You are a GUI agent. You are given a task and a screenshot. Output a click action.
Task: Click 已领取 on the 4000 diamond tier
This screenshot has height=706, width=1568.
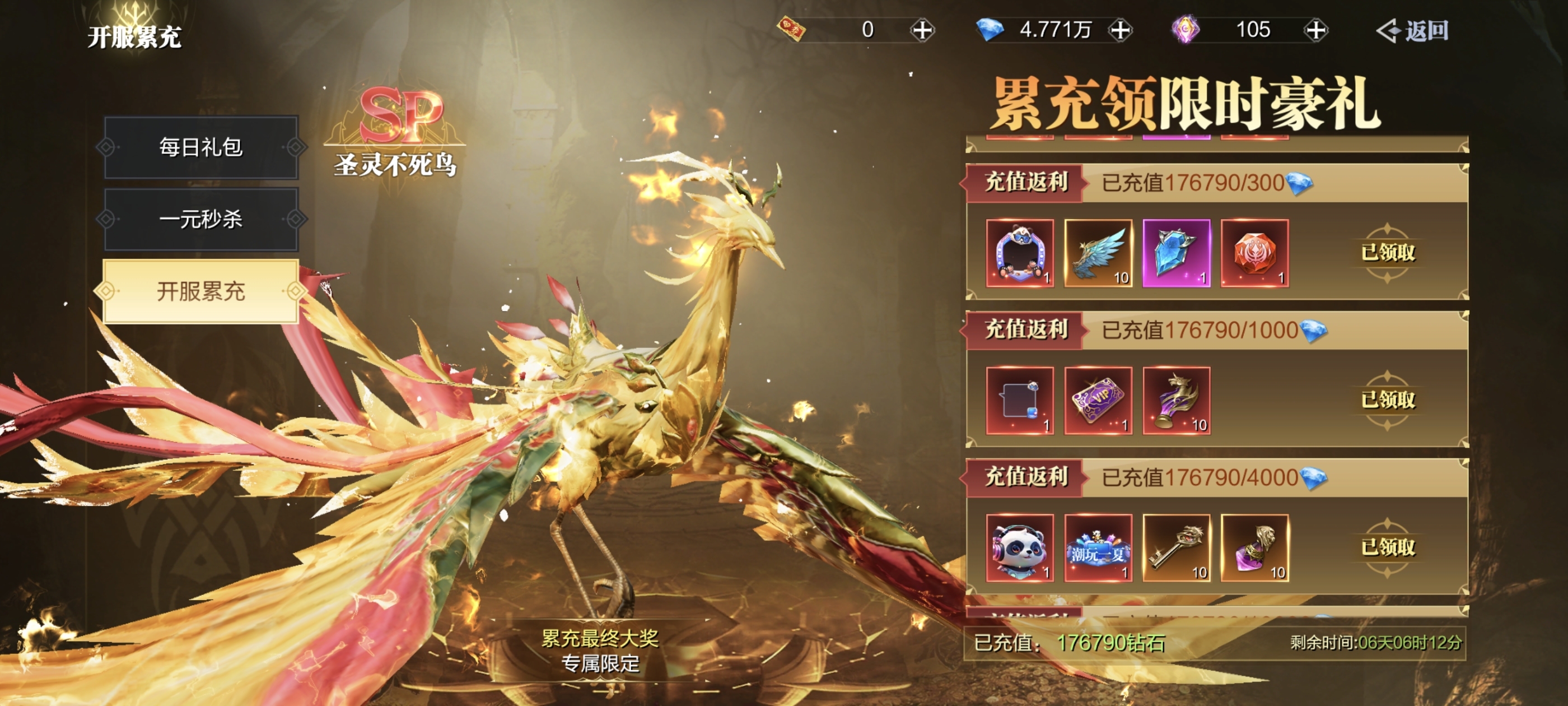coord(1388,547)
